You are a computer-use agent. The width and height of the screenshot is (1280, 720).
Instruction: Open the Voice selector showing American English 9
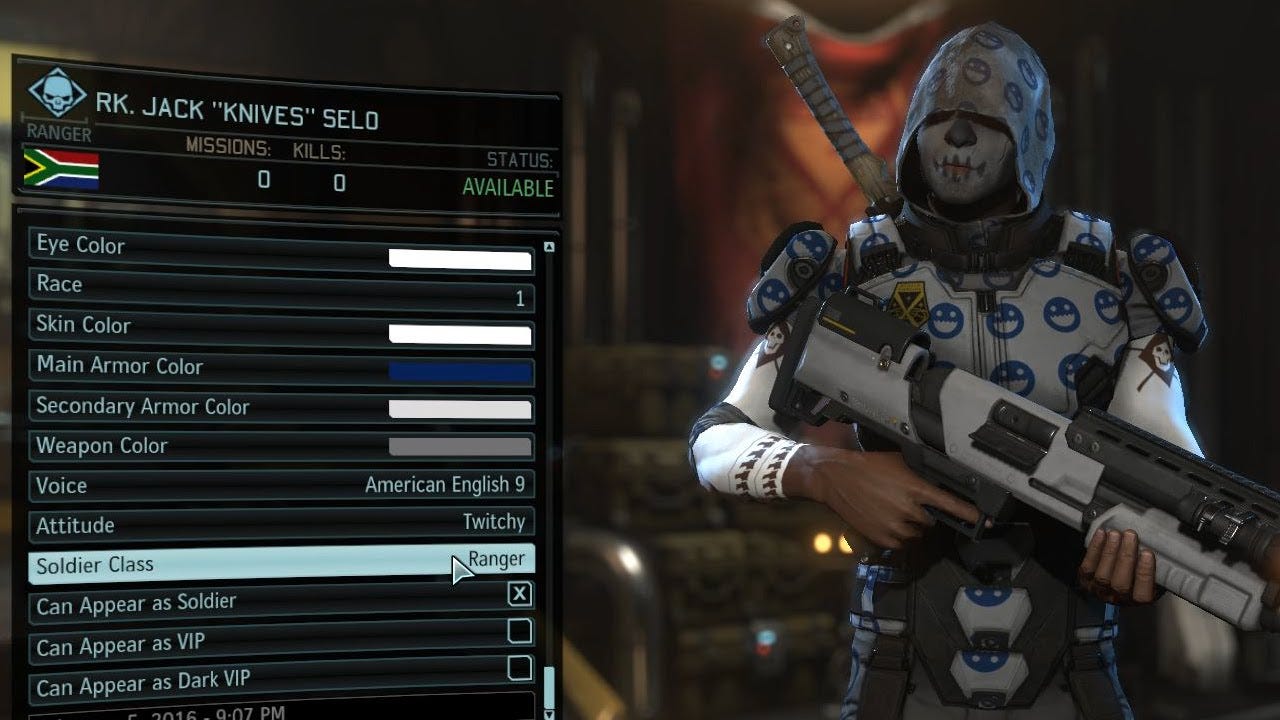444,485
